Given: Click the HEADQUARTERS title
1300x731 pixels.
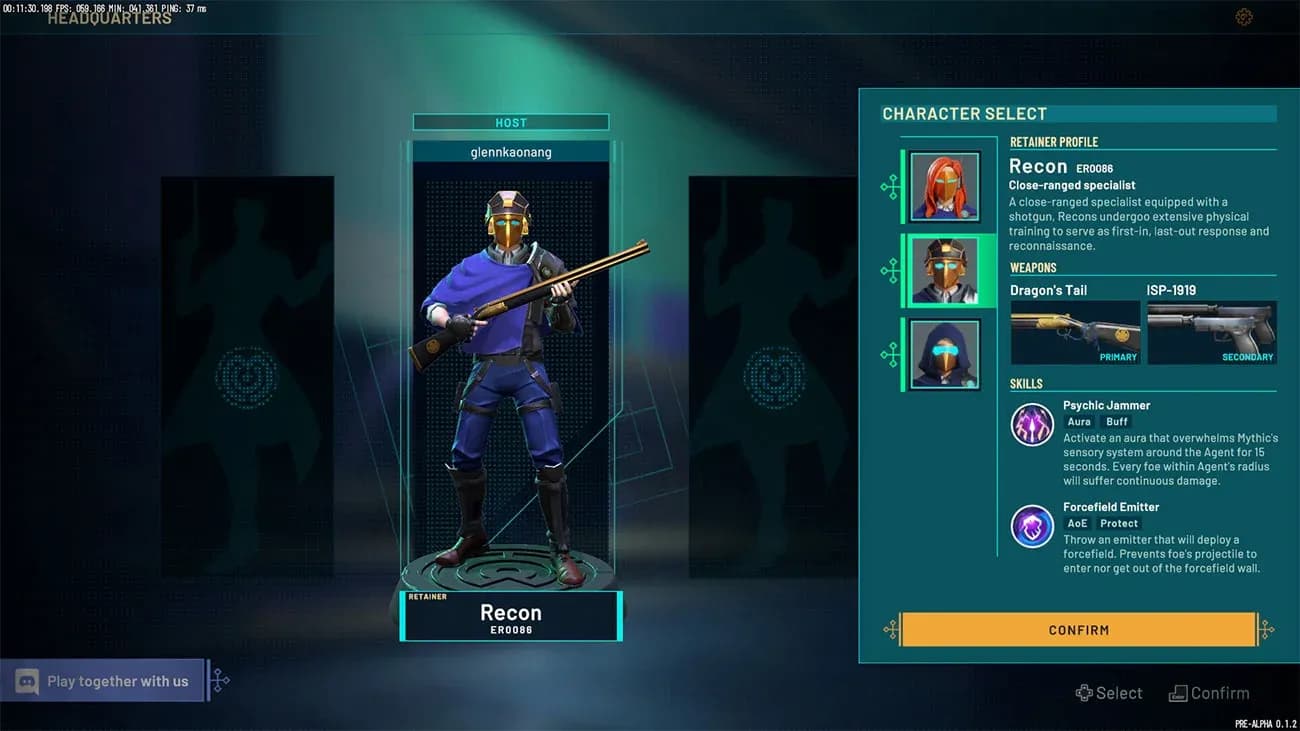Looking at the screenshot, I should [110, 17].
